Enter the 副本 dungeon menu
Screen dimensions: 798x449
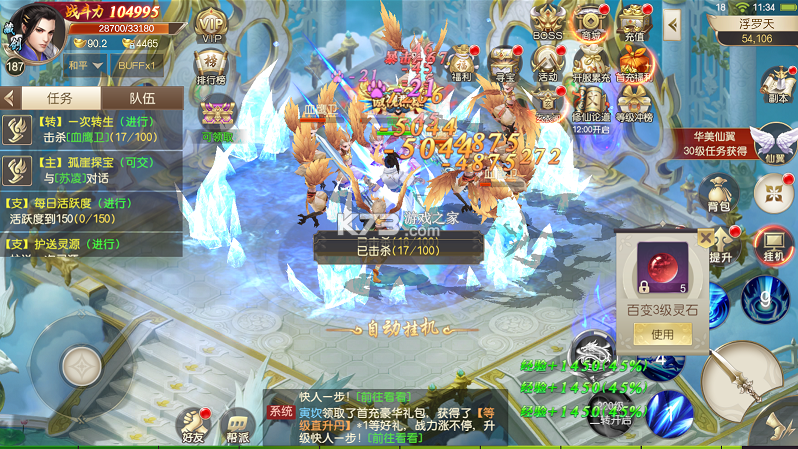coord(777,86)
